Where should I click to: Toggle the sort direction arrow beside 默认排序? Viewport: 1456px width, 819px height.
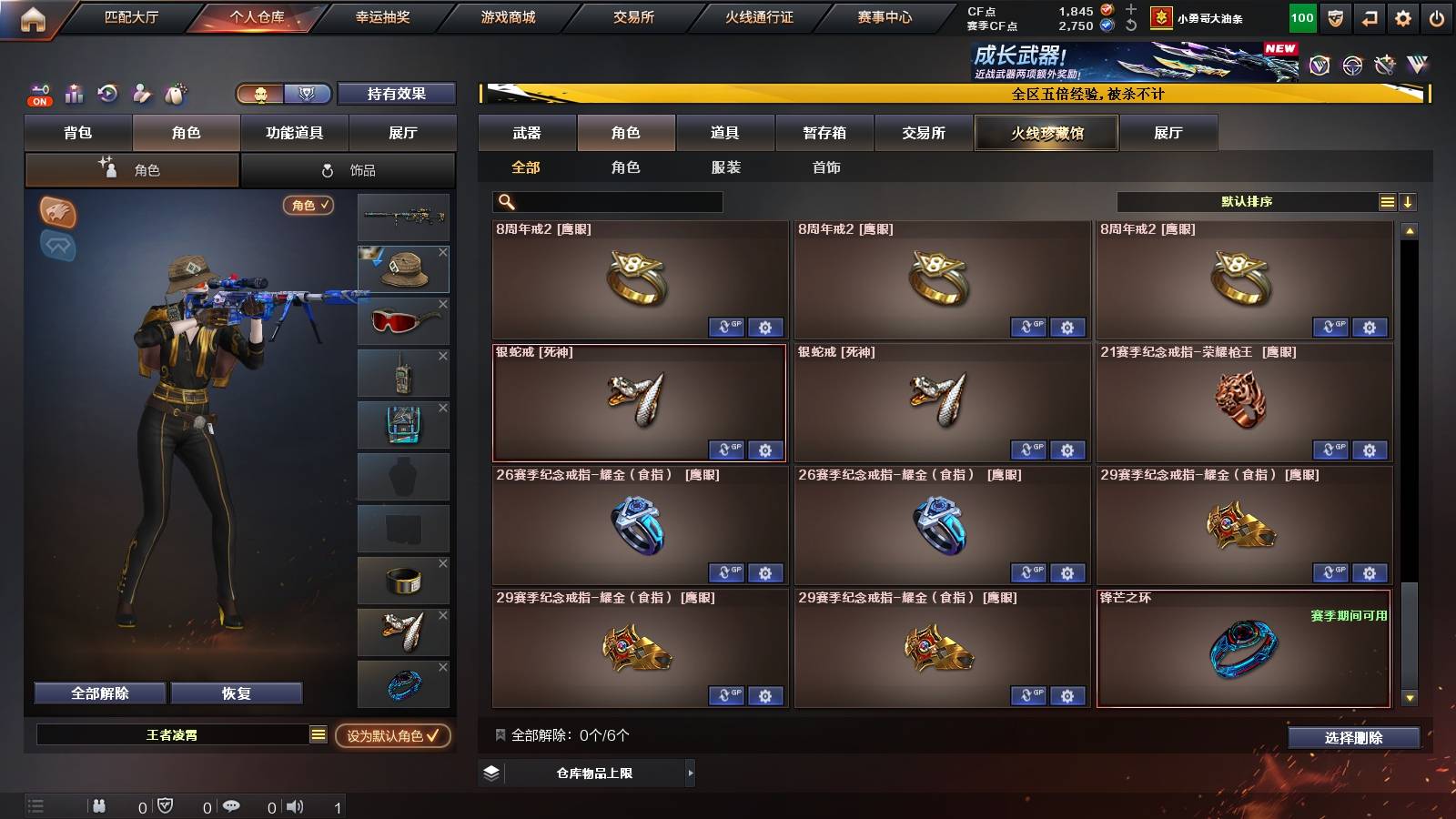(x=1408, y=201)
